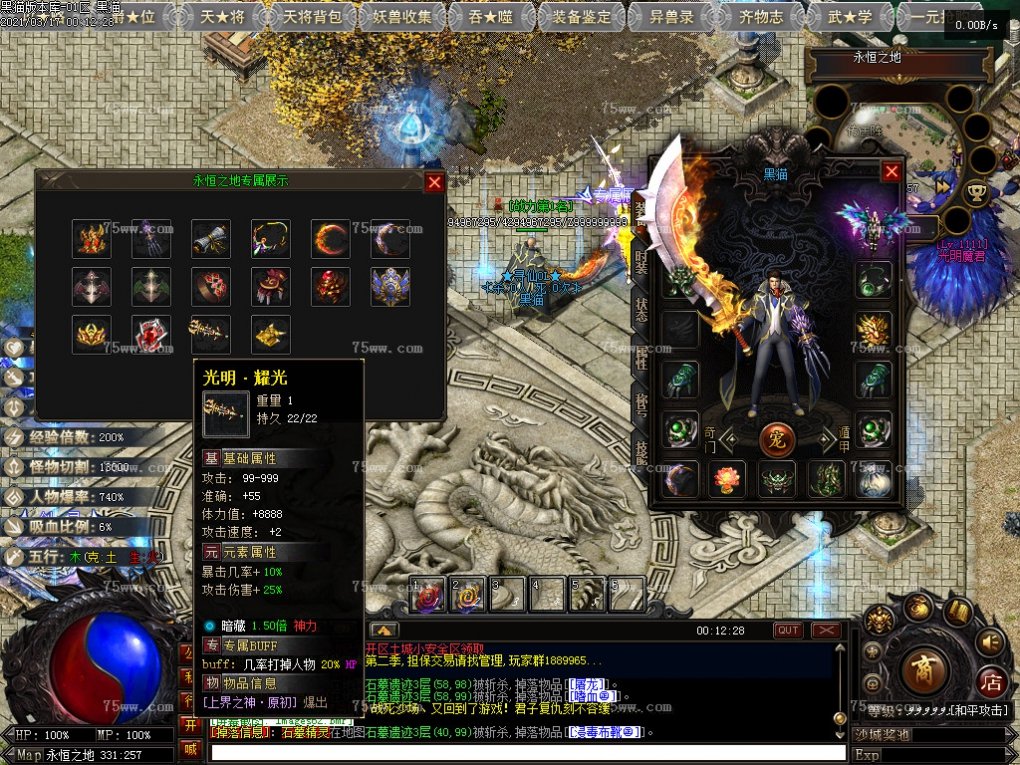
Task: Click the round 宠 pet button
Action: (777, 437)
